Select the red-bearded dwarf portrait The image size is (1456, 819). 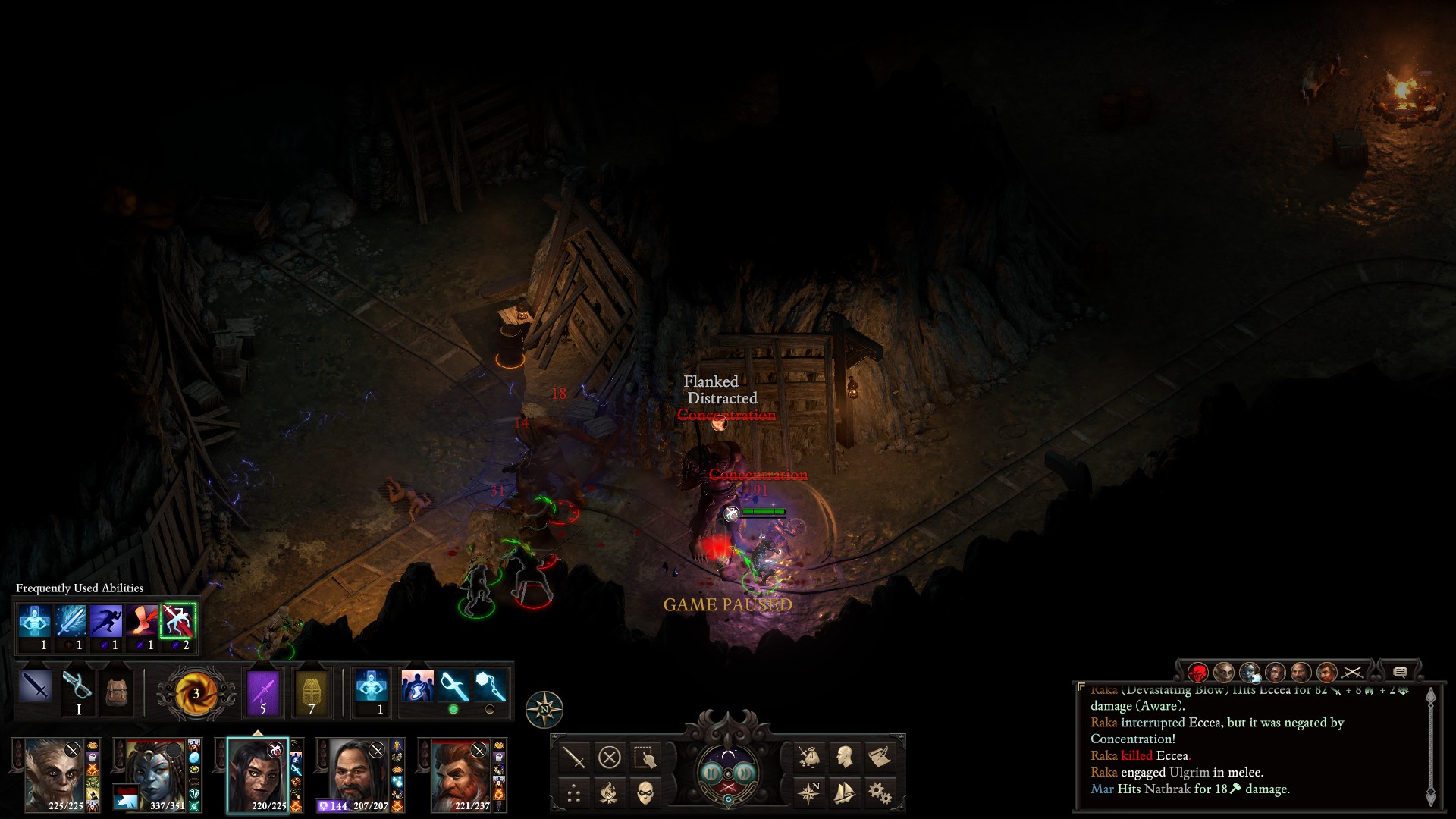coord(460,775)
